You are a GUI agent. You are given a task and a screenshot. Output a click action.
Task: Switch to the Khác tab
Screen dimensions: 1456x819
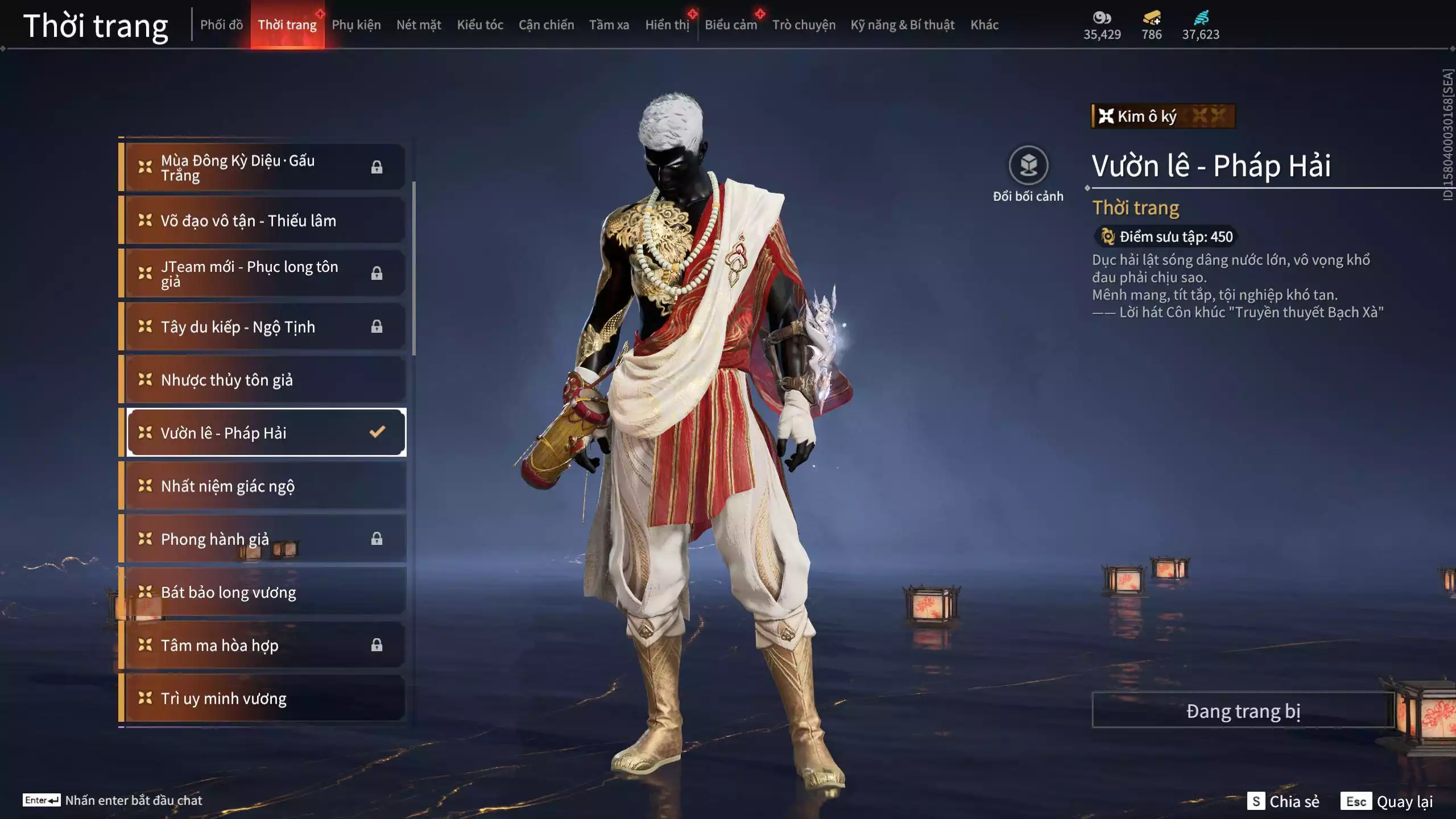(985, 25)
